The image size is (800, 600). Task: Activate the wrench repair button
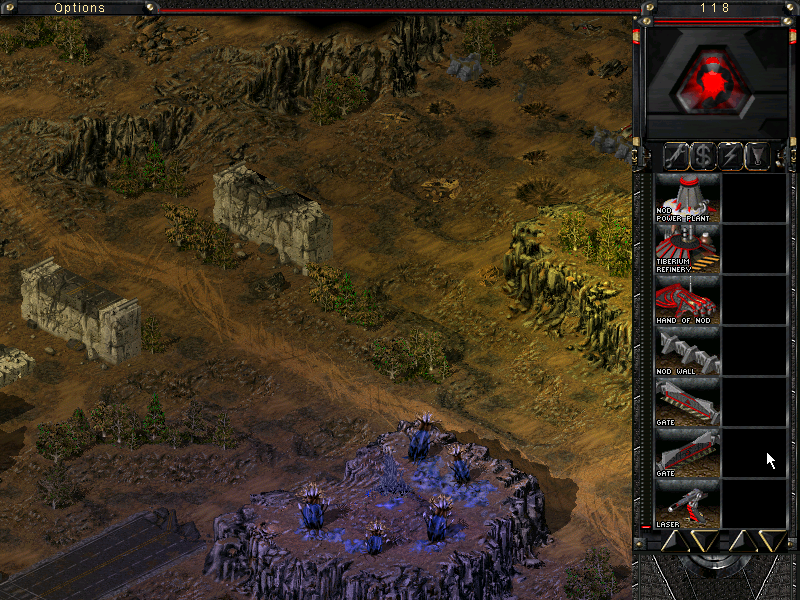(677, 155)
